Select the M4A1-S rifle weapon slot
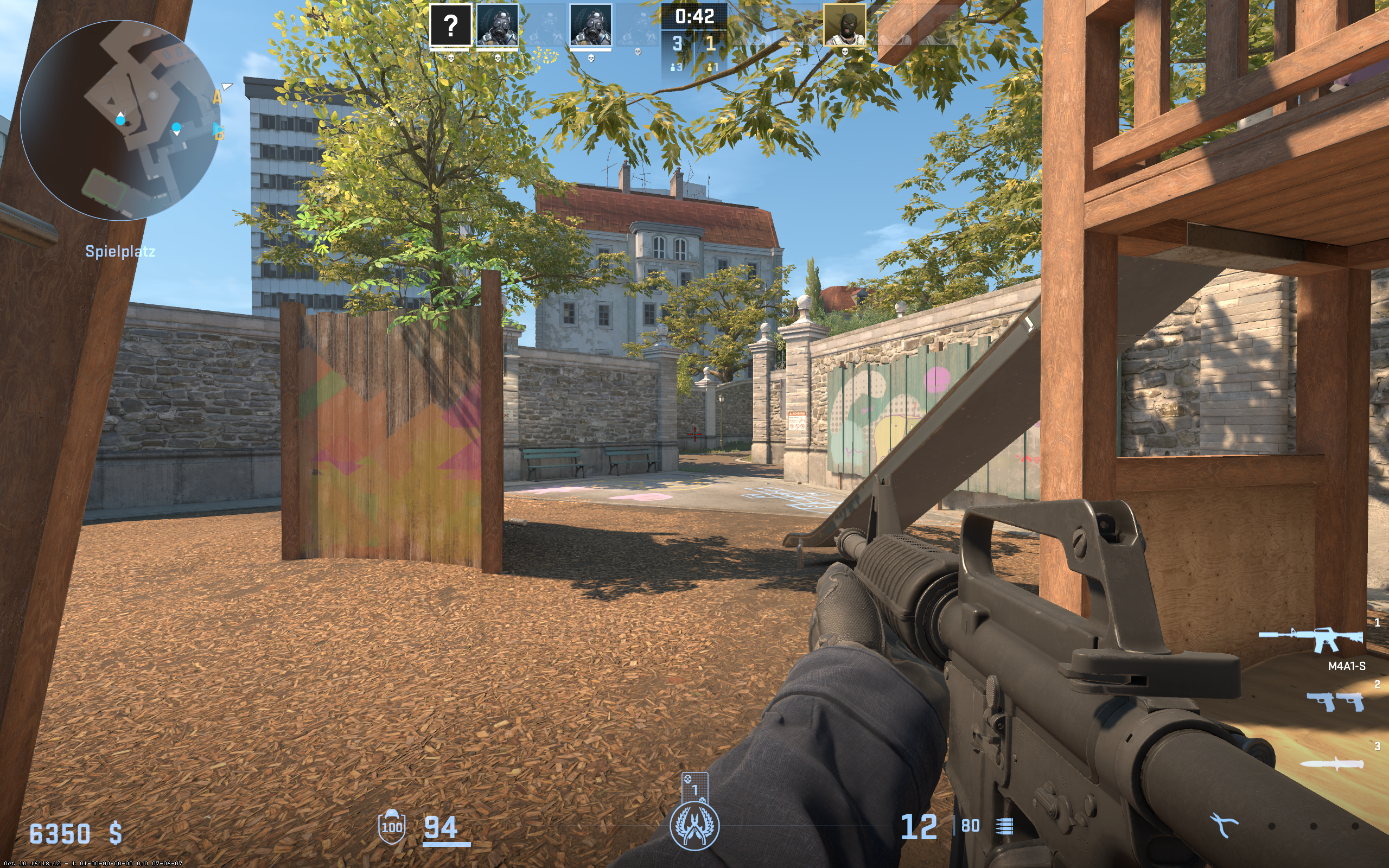This screenshot has width=1389, height=868. [x=1311, y=640]
